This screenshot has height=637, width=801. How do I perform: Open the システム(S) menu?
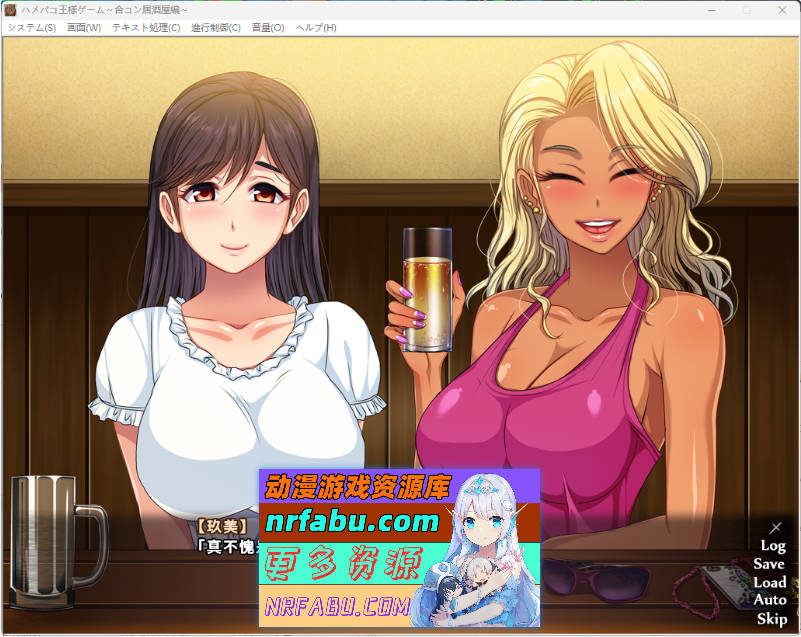31,27
